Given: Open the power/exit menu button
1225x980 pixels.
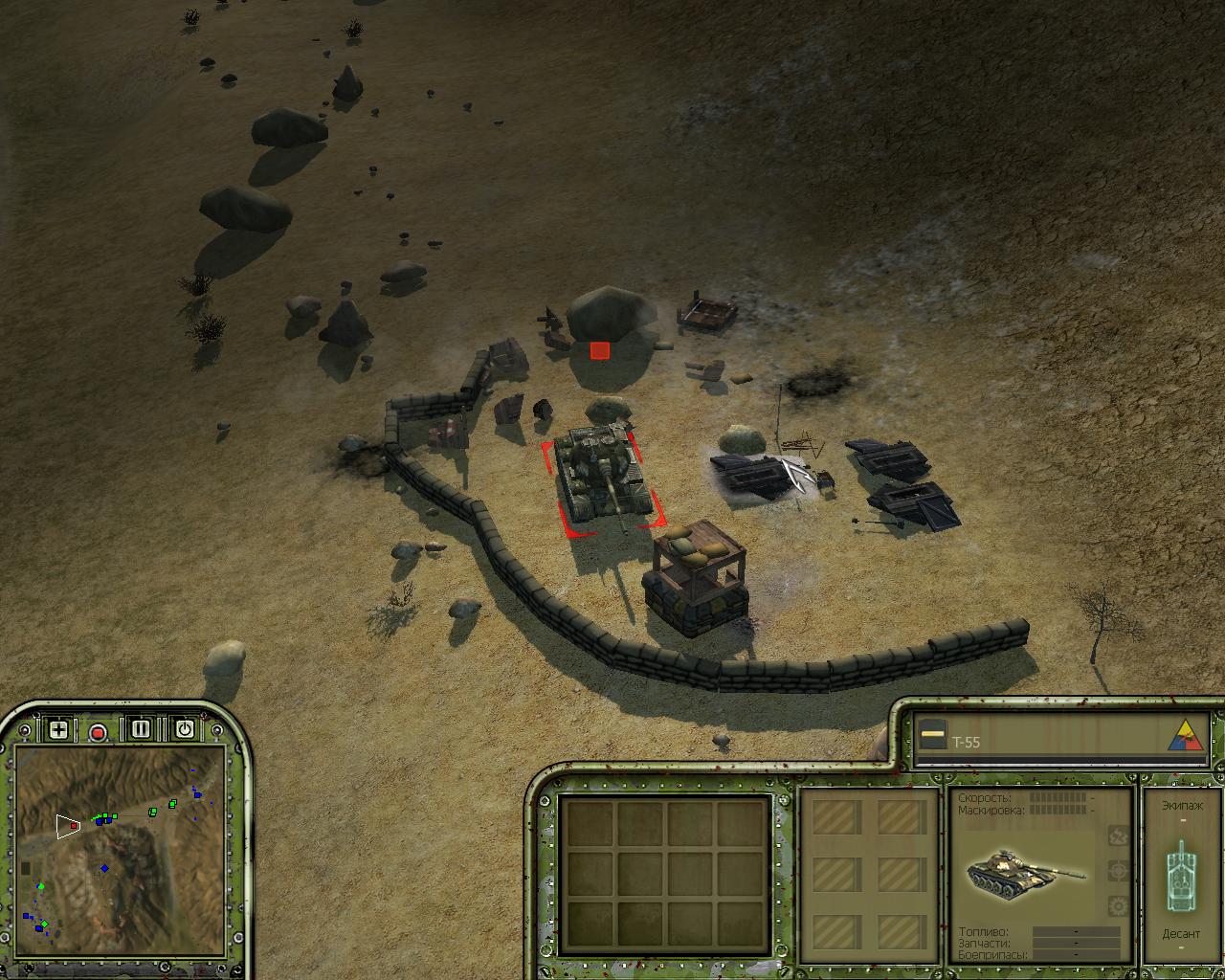Looking at the screenshot, I should click(x=184, y=730).
